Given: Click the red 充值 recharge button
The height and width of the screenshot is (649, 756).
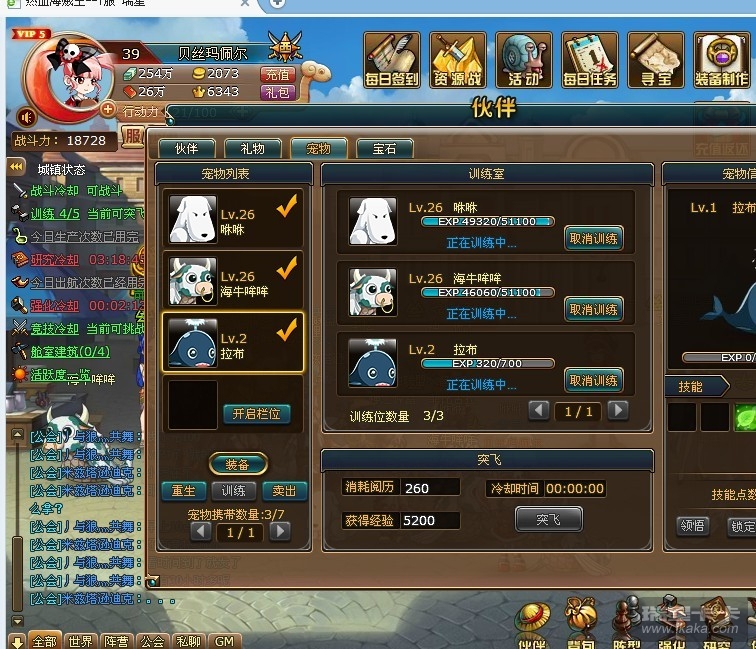Looking at the screenshot, I should 277,74.
